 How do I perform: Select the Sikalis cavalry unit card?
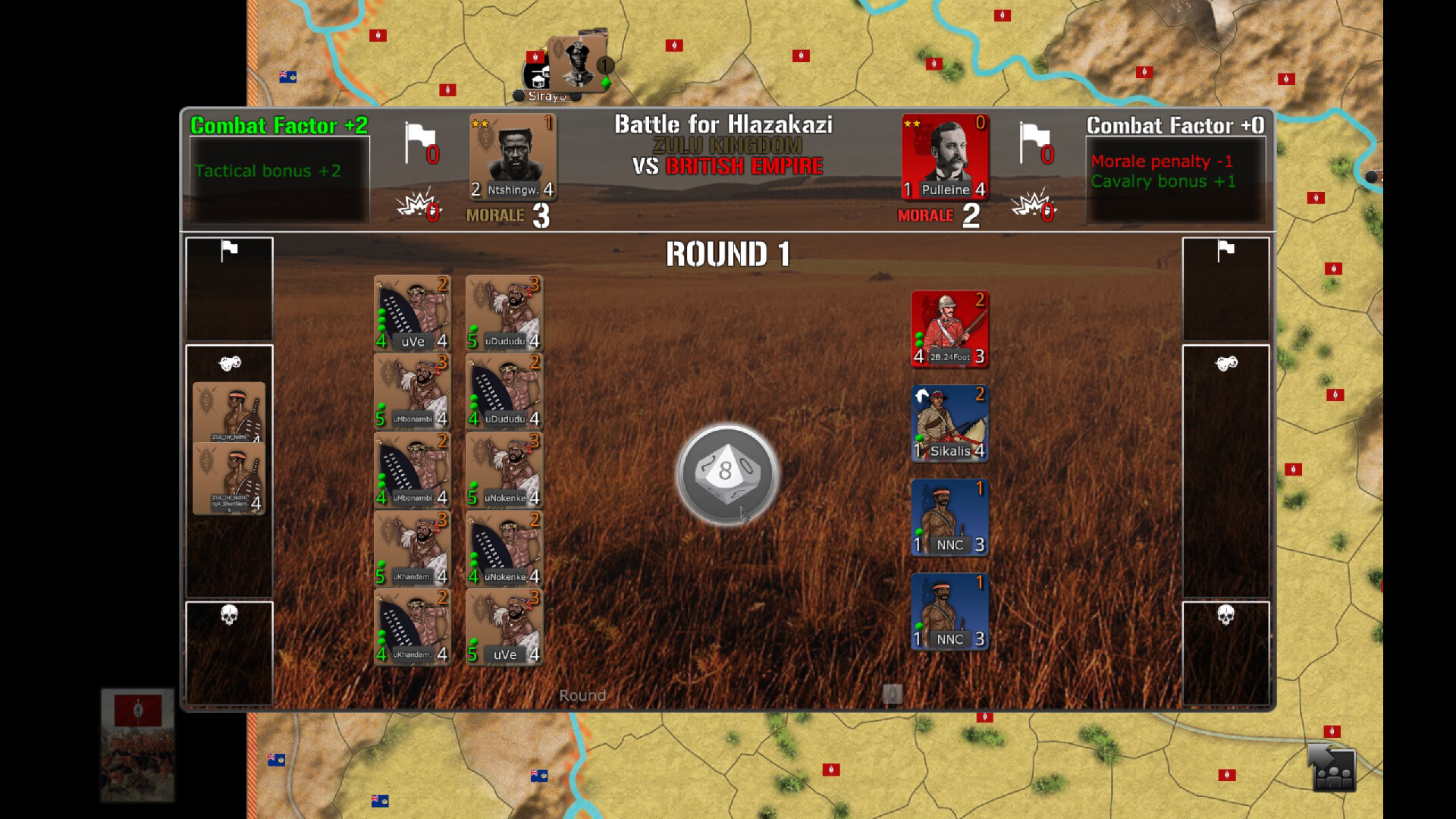(x=949, y=423)
